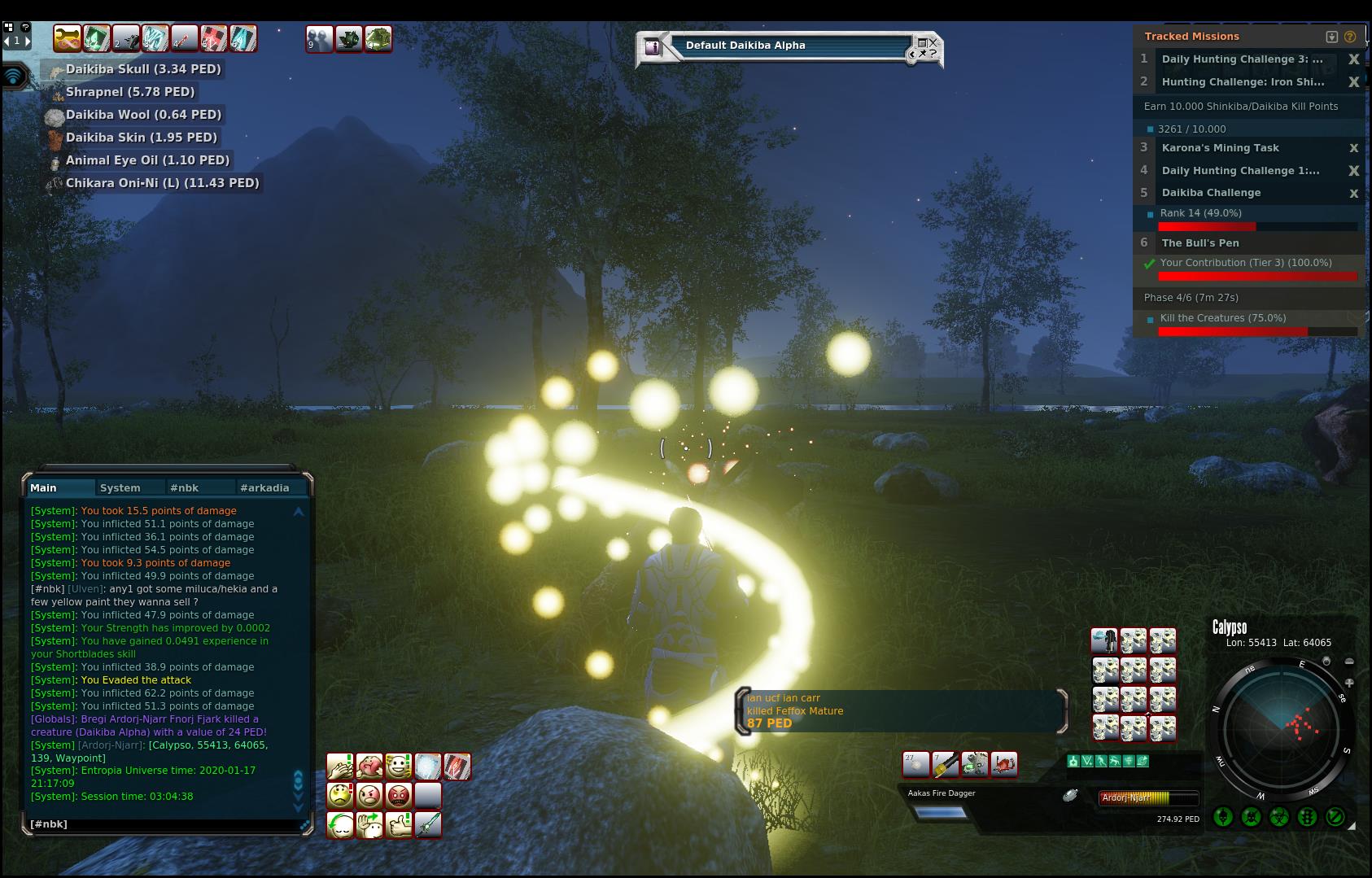
Task: Remove Karona's Mining Task from tracker
Action: coord(1354,148)
